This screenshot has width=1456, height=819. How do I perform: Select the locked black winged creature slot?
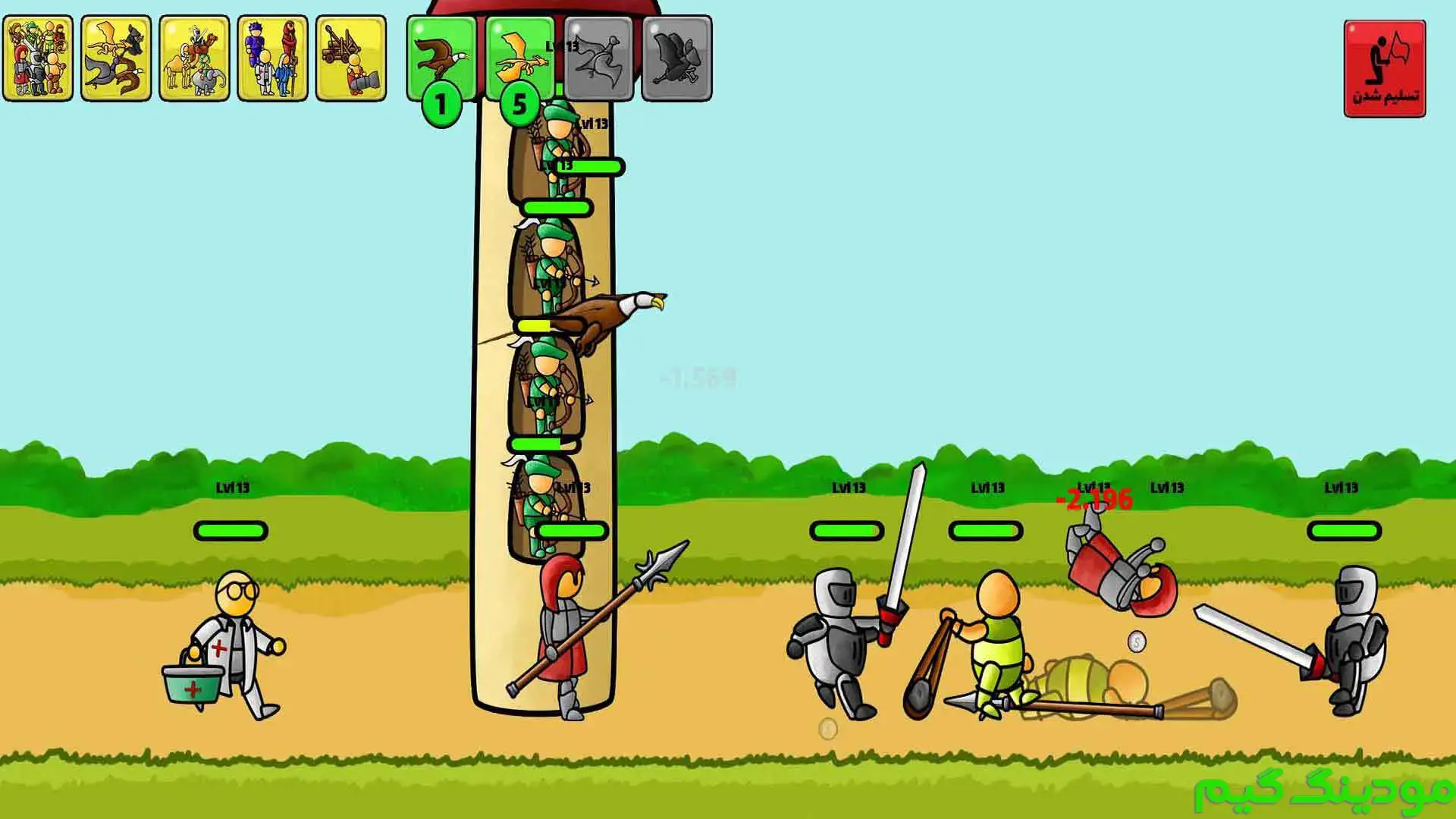[676, 58]
